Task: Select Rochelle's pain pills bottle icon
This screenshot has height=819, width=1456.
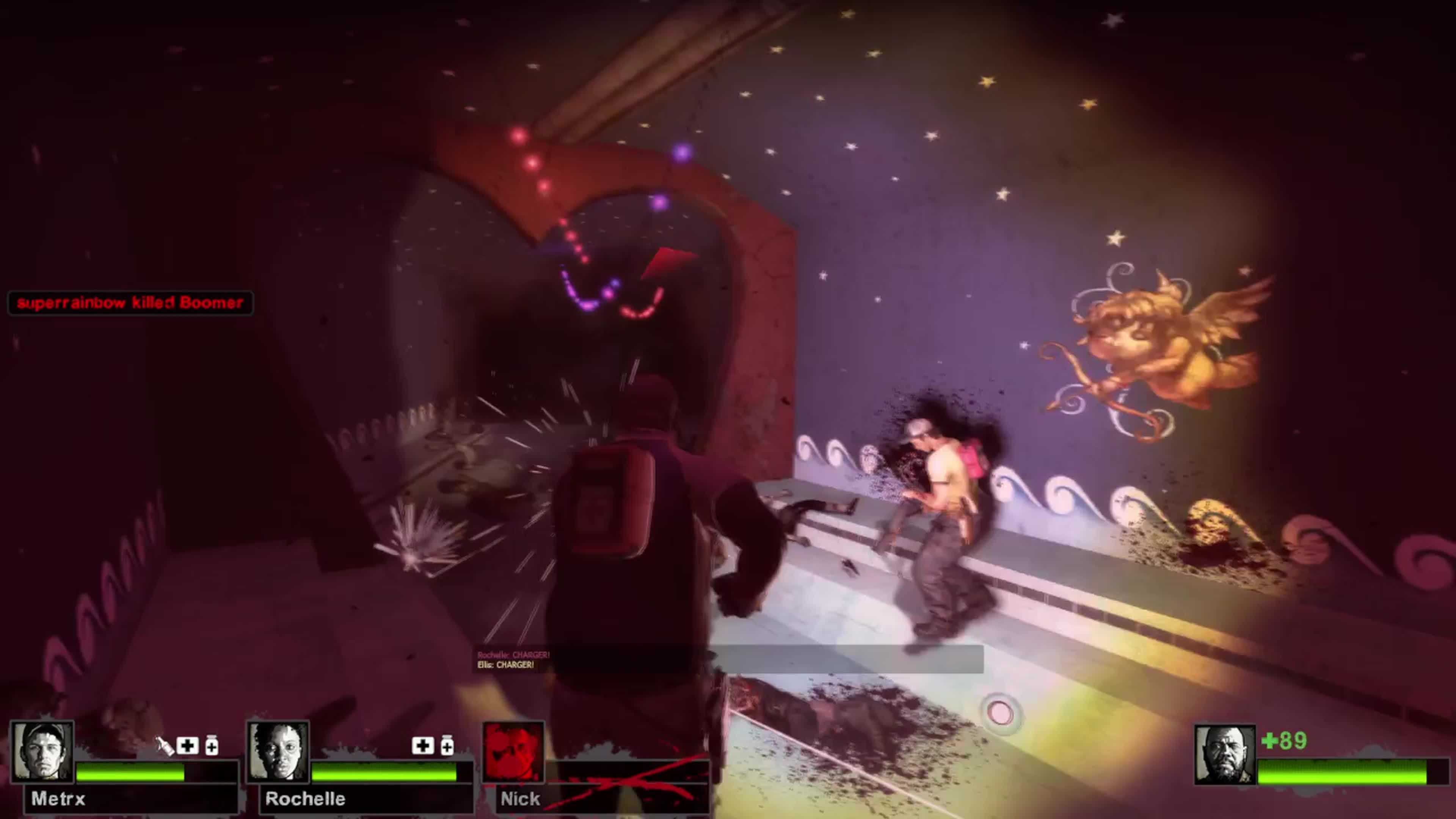Action: 447,746
